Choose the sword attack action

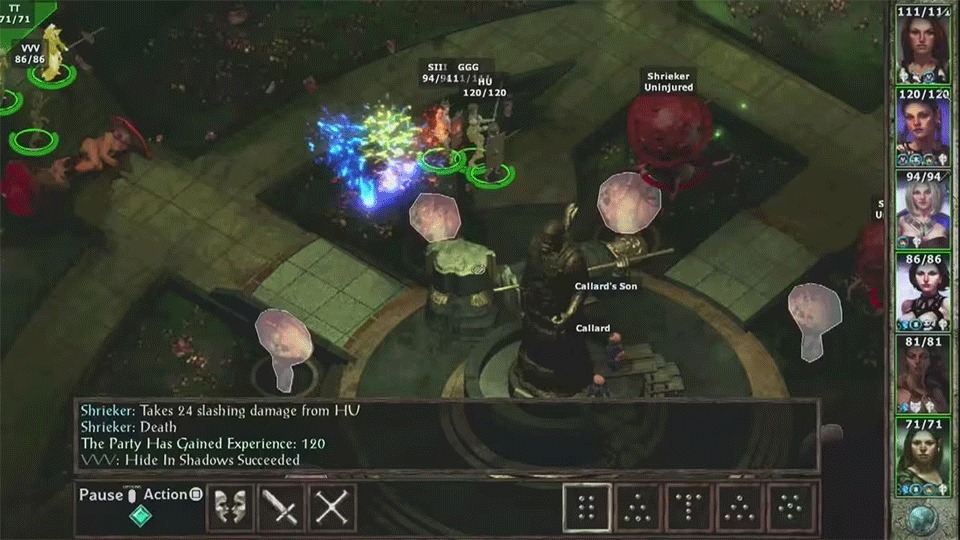click(281, 508)
